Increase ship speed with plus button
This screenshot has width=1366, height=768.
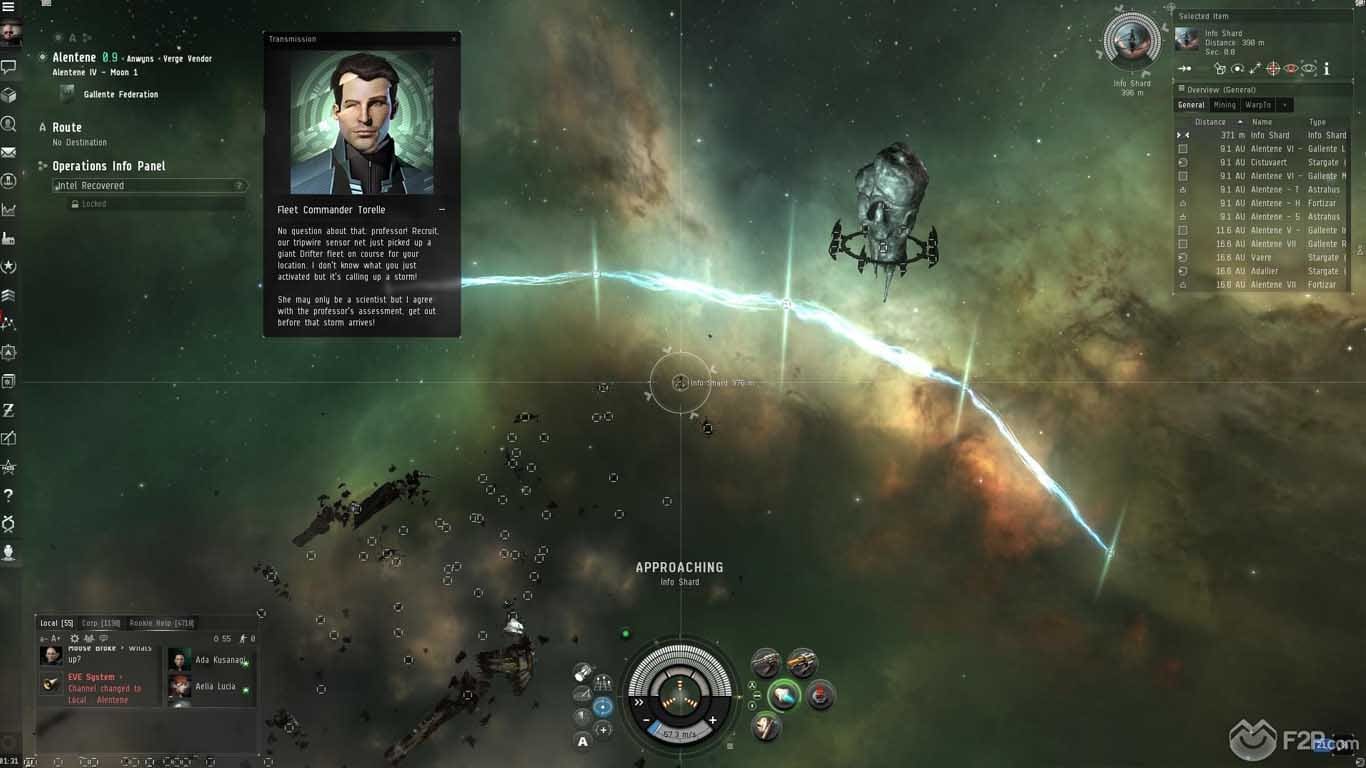click(x=712, y=720)
